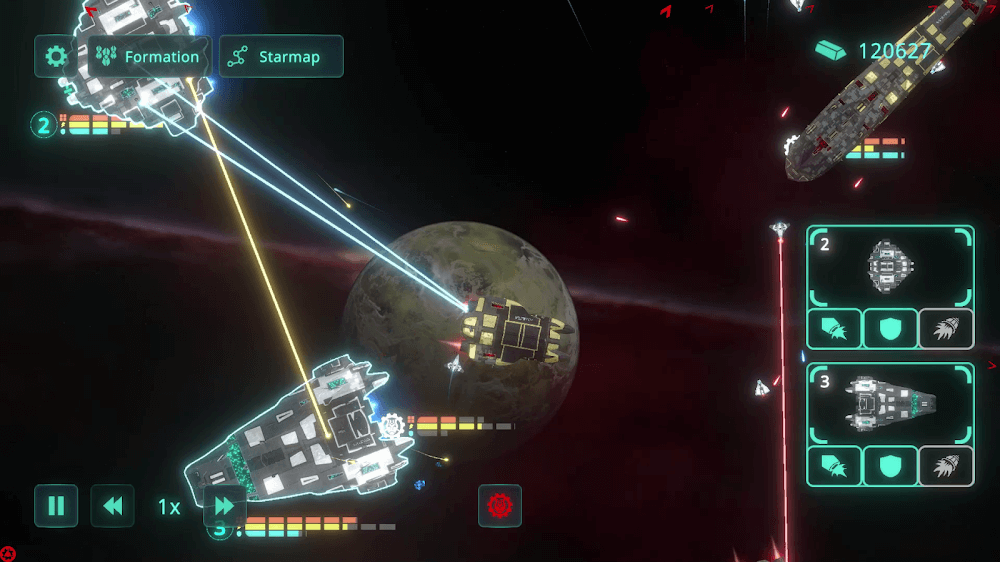Select ship 2's portrait card
Image resolution: width=1000 pixels, height=562 pixels.
pos(890,266)
